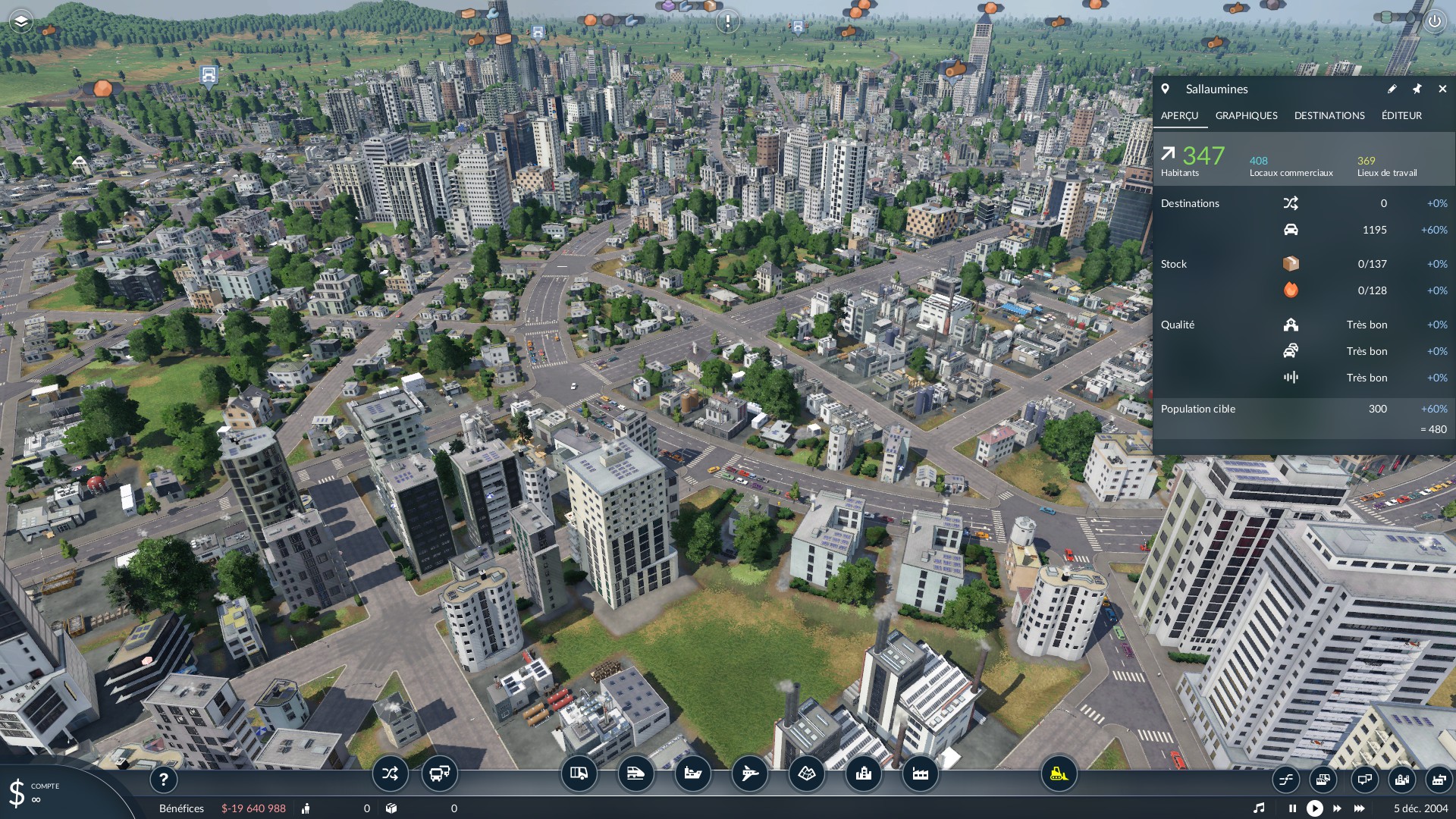This screenshot has width=1456, height=819.
Task: Pin the Sallaumines window
Action: [x=1417, y=89]
